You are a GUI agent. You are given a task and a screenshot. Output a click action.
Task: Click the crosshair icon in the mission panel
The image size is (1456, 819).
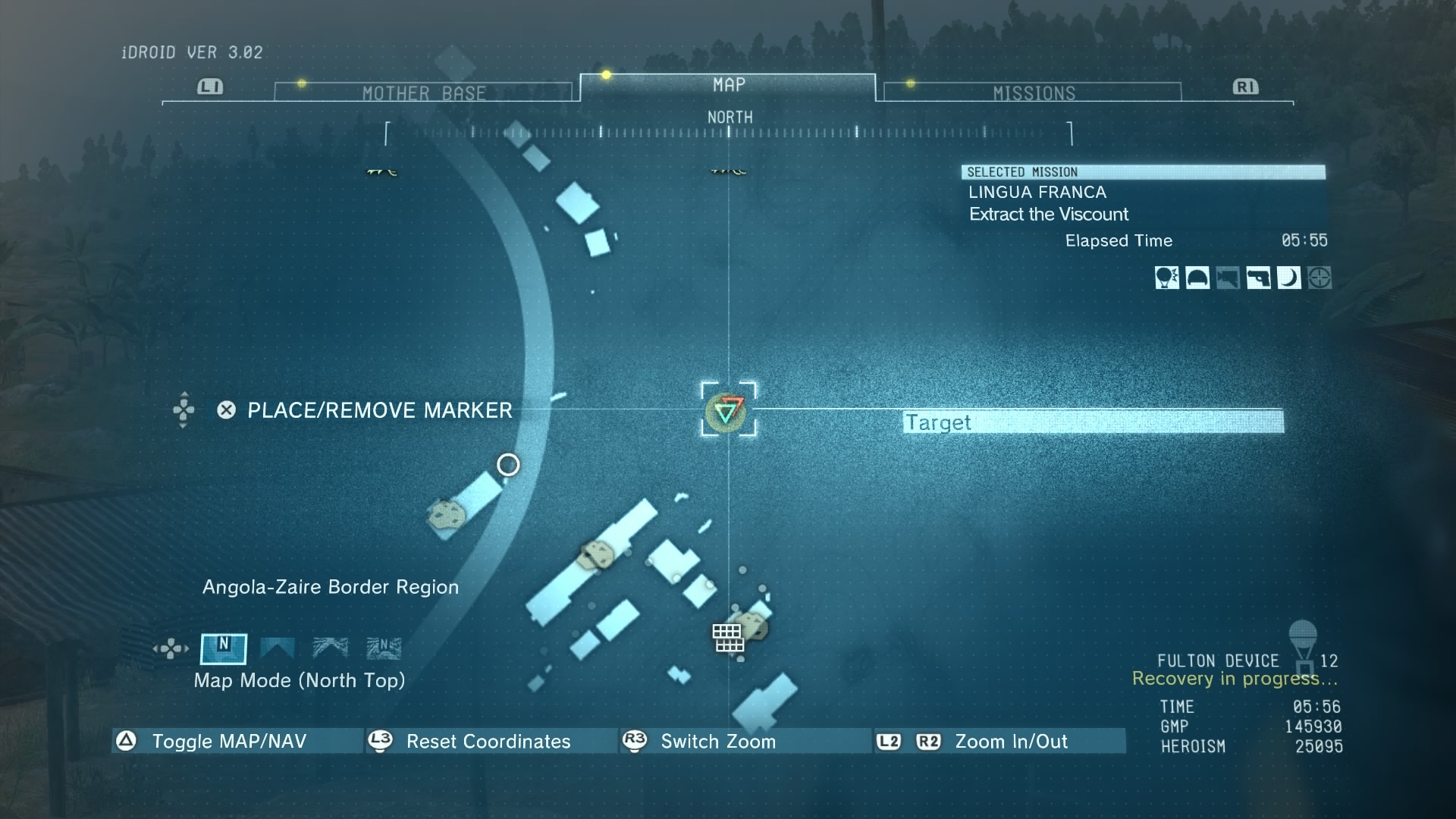coord(1320,278)
